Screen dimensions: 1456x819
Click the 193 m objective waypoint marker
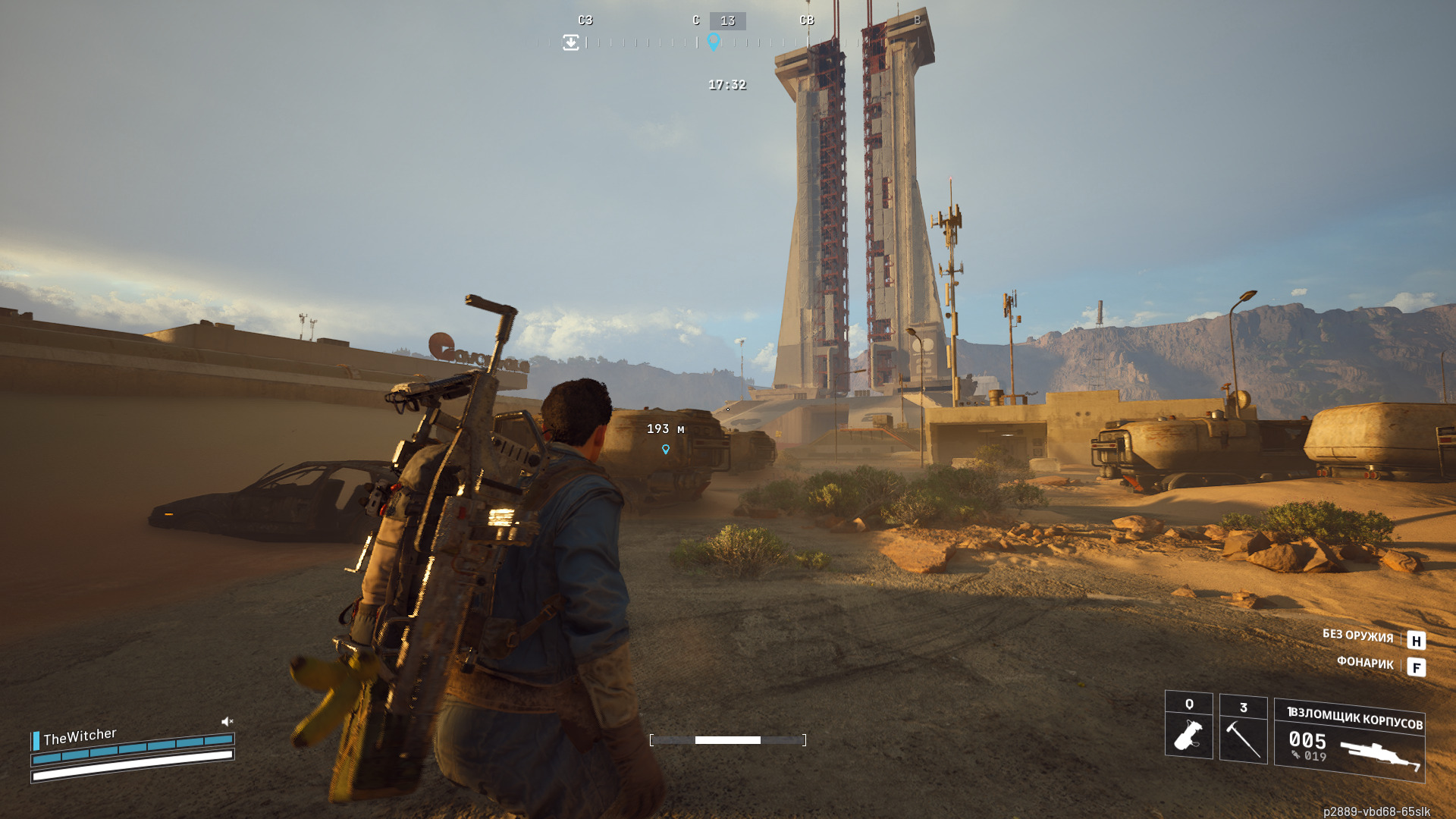(x=666, y=449)
